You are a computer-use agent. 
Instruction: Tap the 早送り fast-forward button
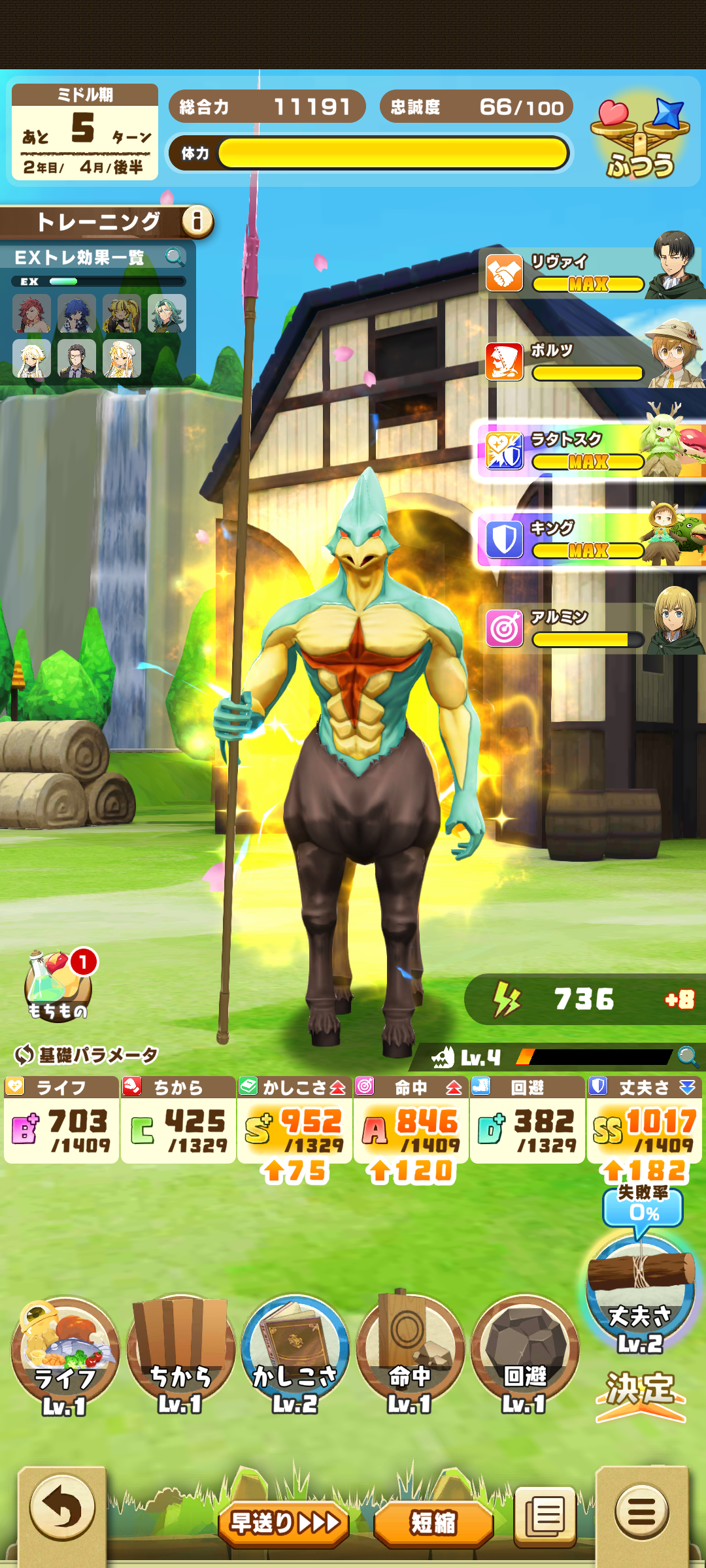284,1523
